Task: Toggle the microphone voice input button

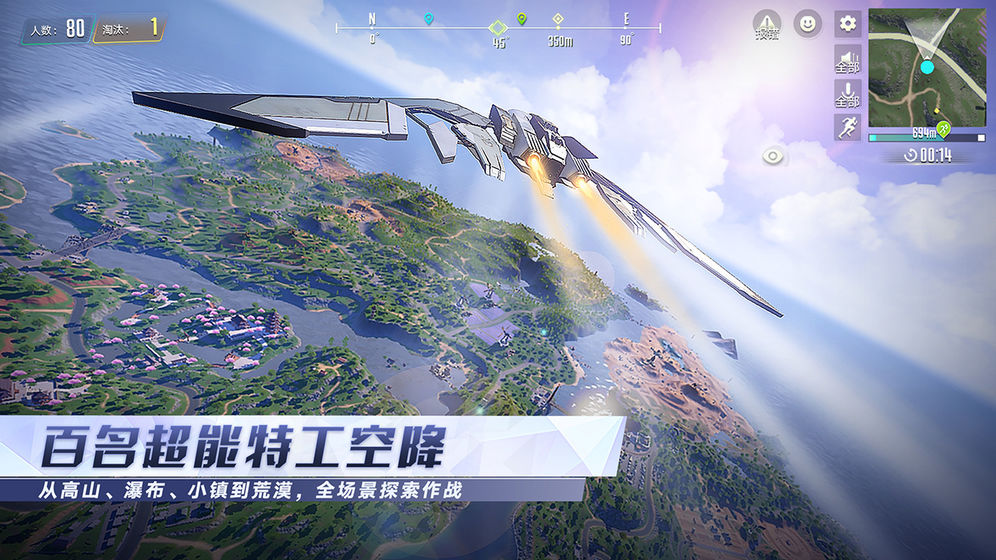Action: coord(847,94)
